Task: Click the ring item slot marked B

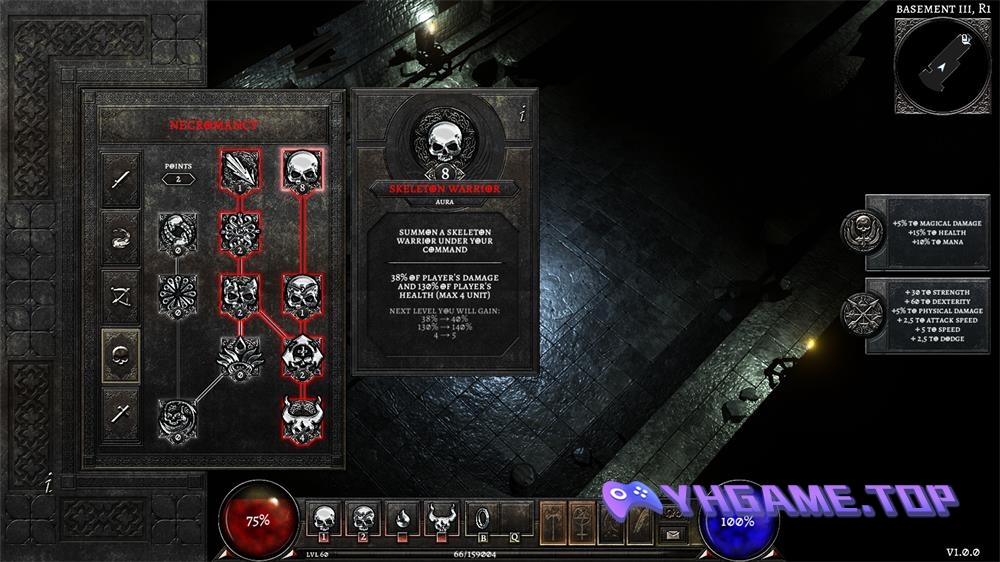Action: pos(480,520)
